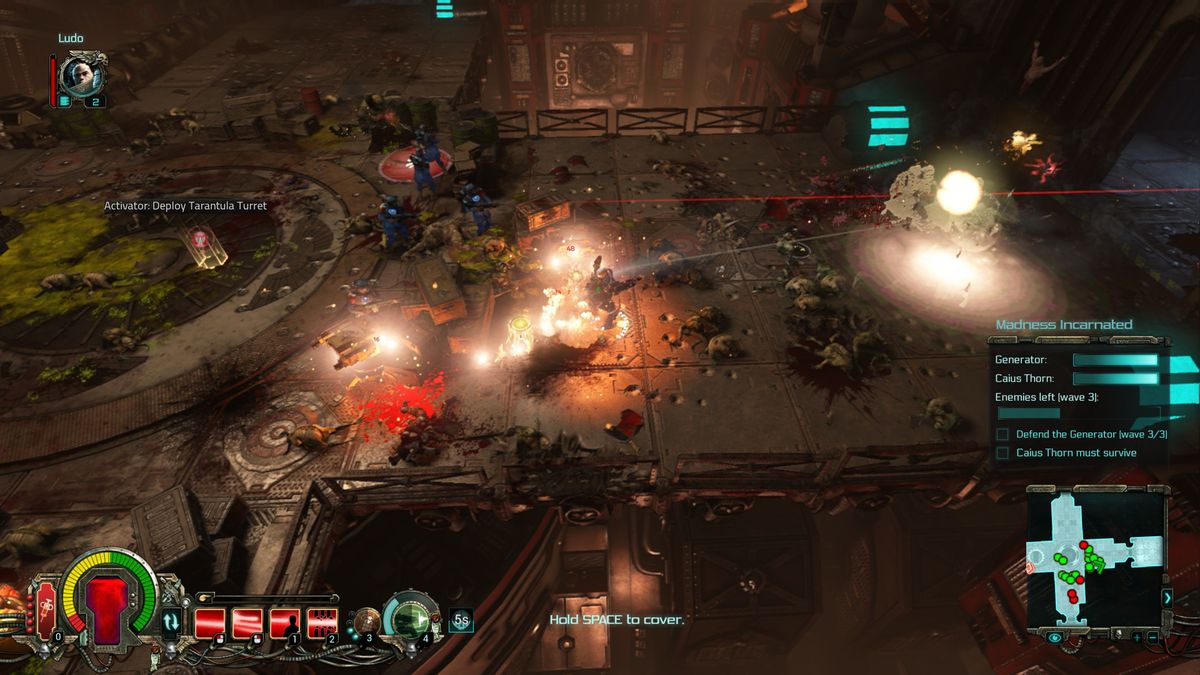Viewport: 1200px width, 675px height.
Task: Toggle the minimap eye visibility button
Action: click(1055, 637)
